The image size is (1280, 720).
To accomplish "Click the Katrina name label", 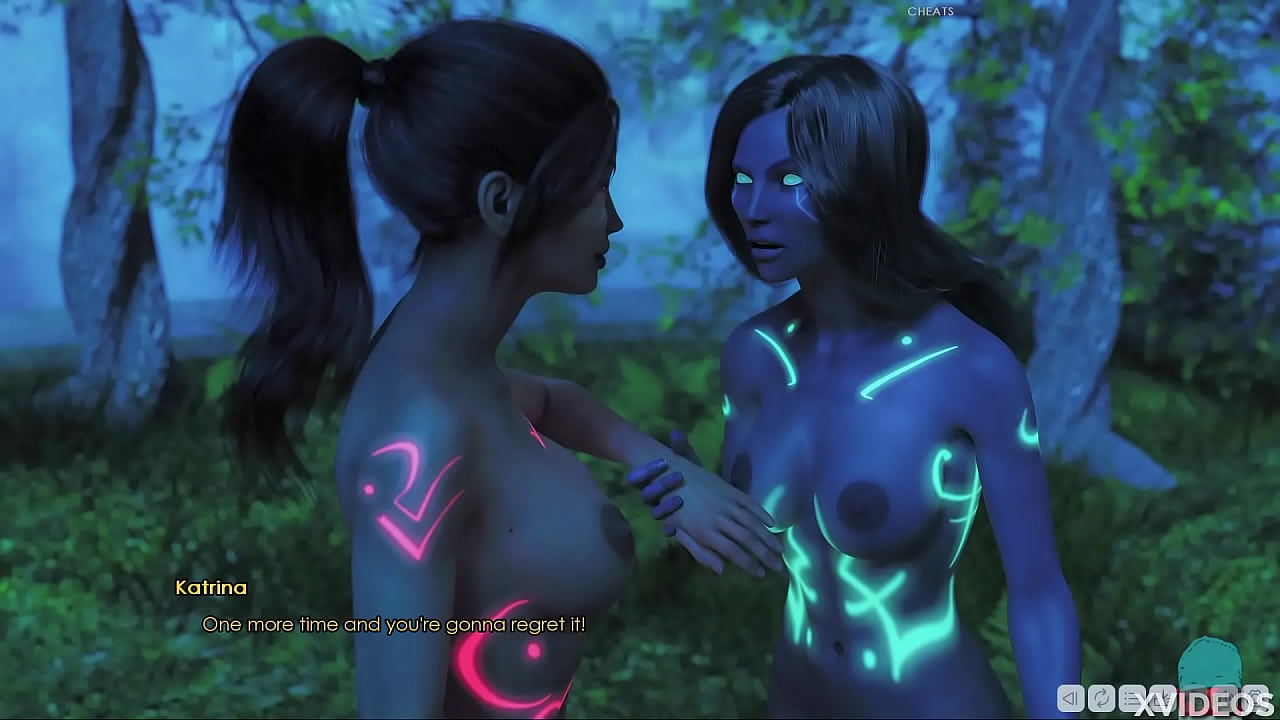I will [x=210, y=587].
